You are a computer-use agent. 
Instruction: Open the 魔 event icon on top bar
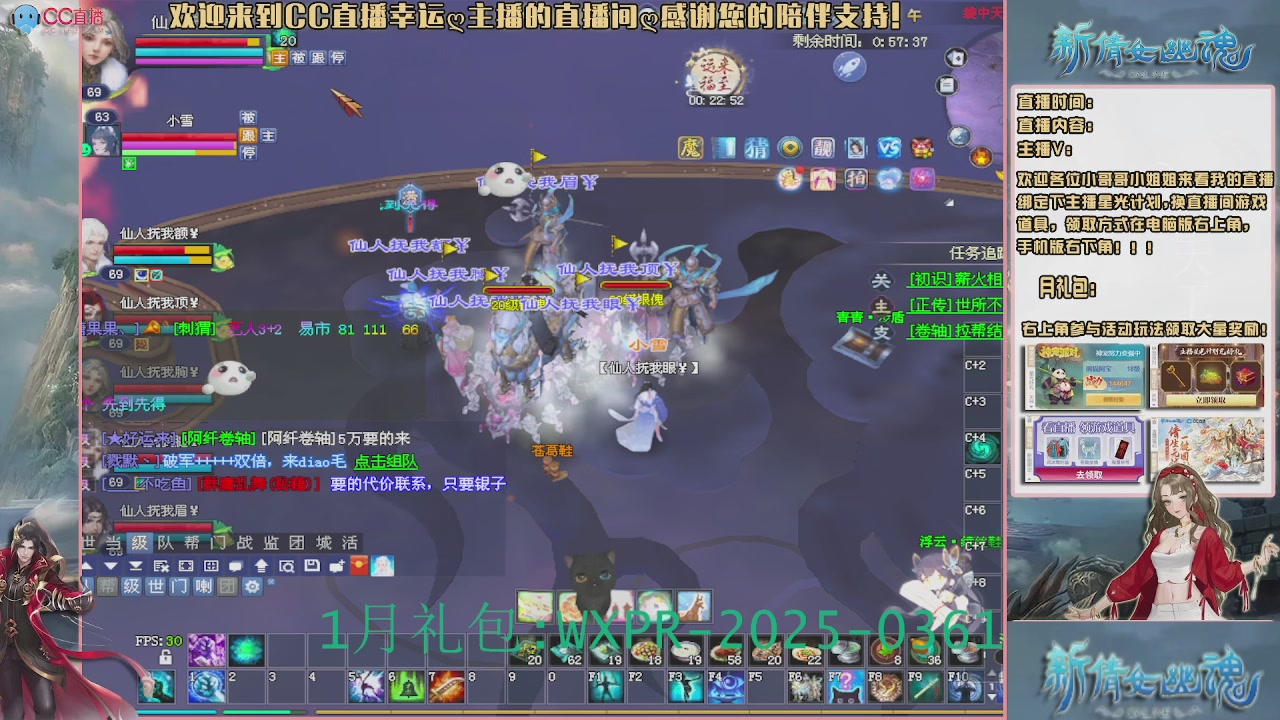tap(689, 147)
